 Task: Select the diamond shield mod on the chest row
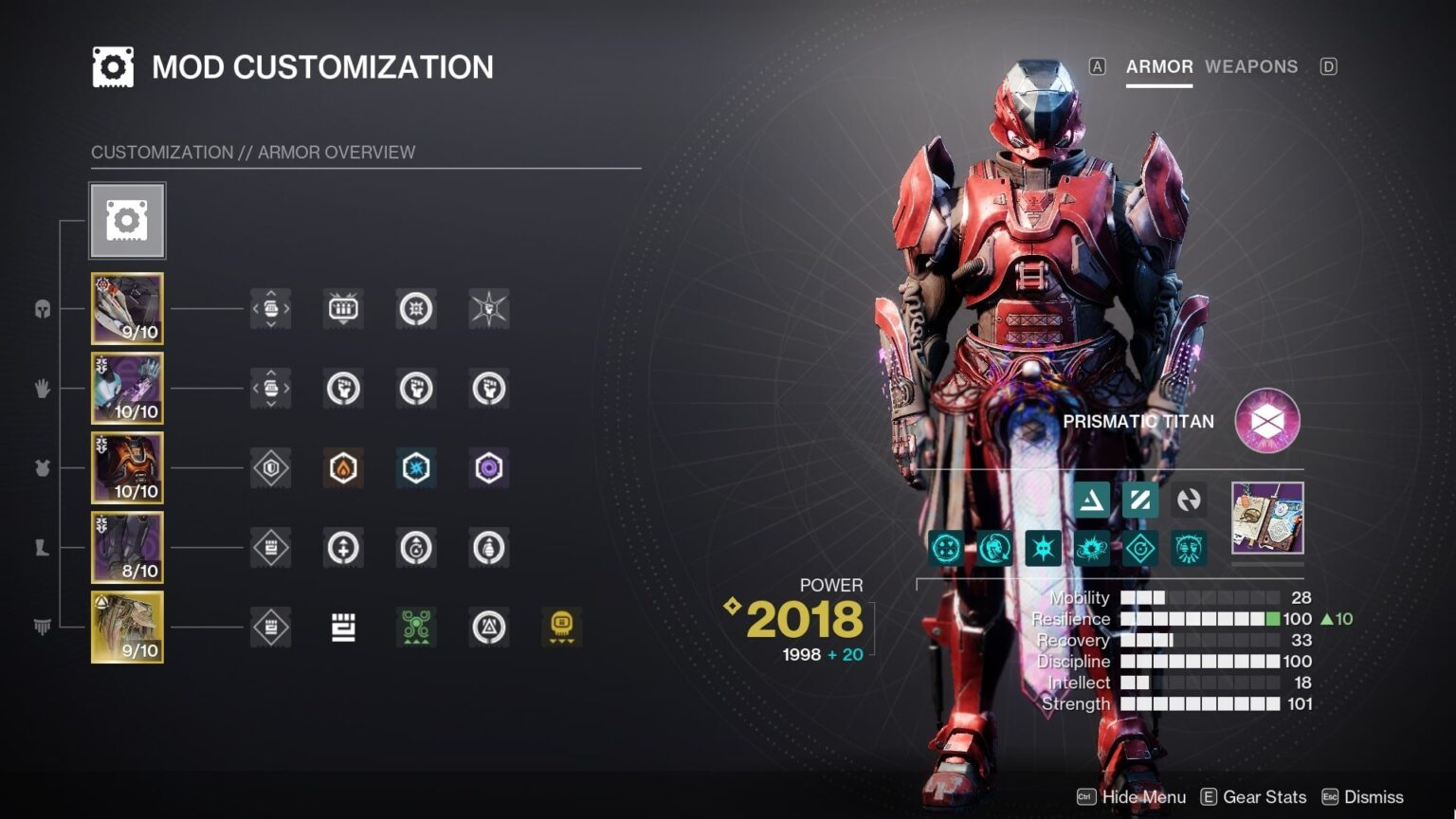[270, 468]
